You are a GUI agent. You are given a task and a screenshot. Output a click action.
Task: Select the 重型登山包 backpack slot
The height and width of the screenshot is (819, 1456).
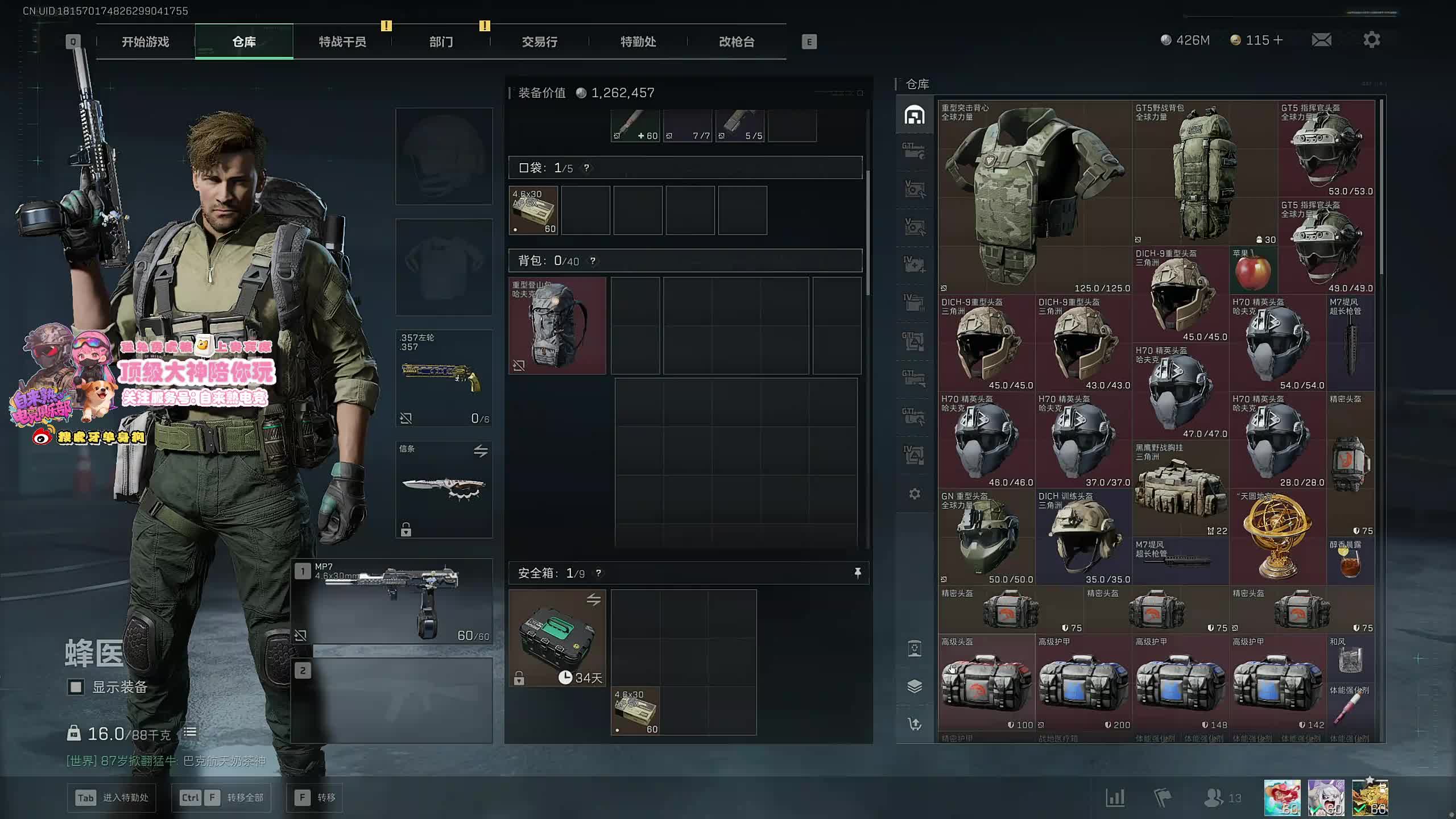click(557, 325)
